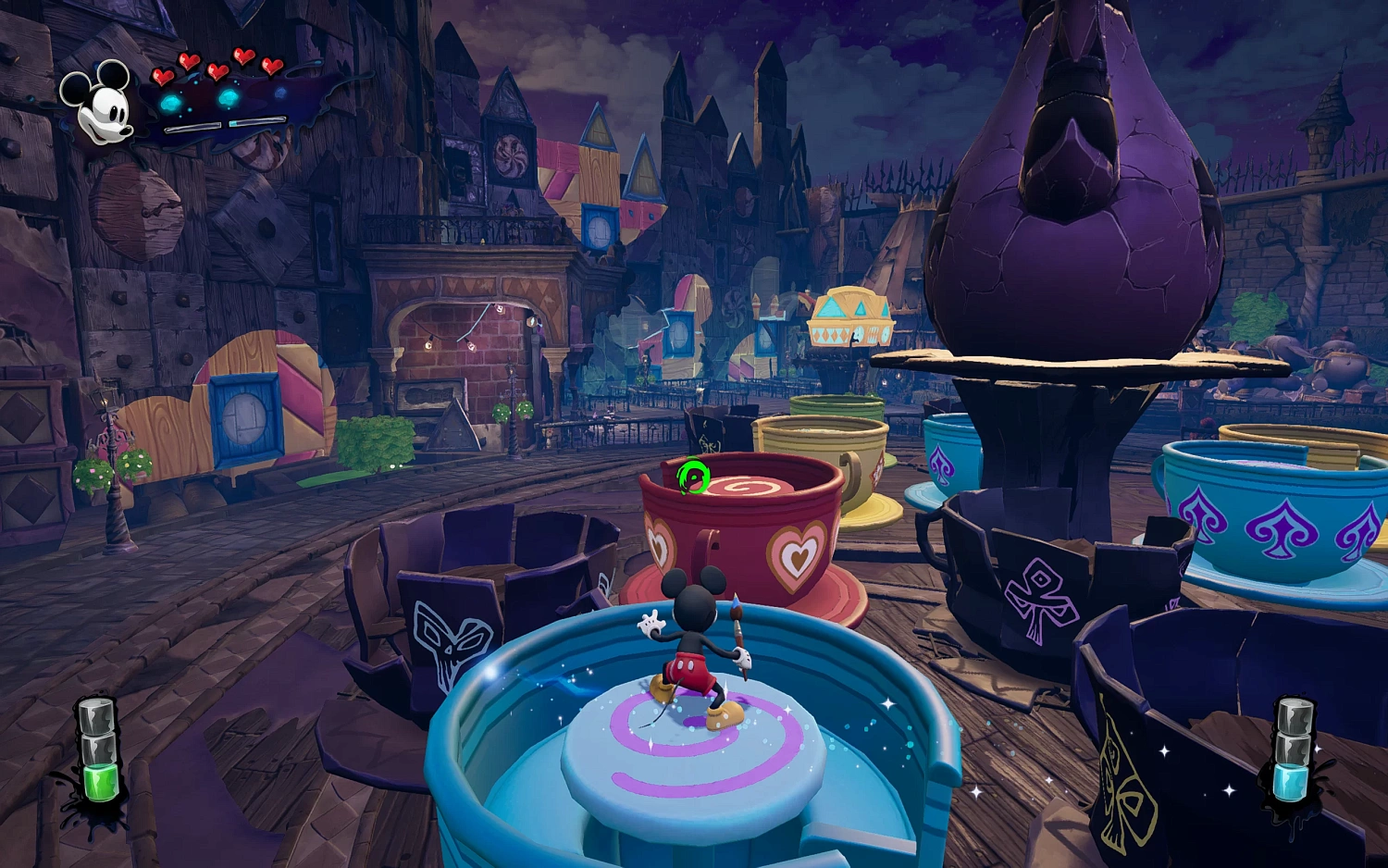Select the faded third guardian orb slot

coord(279,93)
